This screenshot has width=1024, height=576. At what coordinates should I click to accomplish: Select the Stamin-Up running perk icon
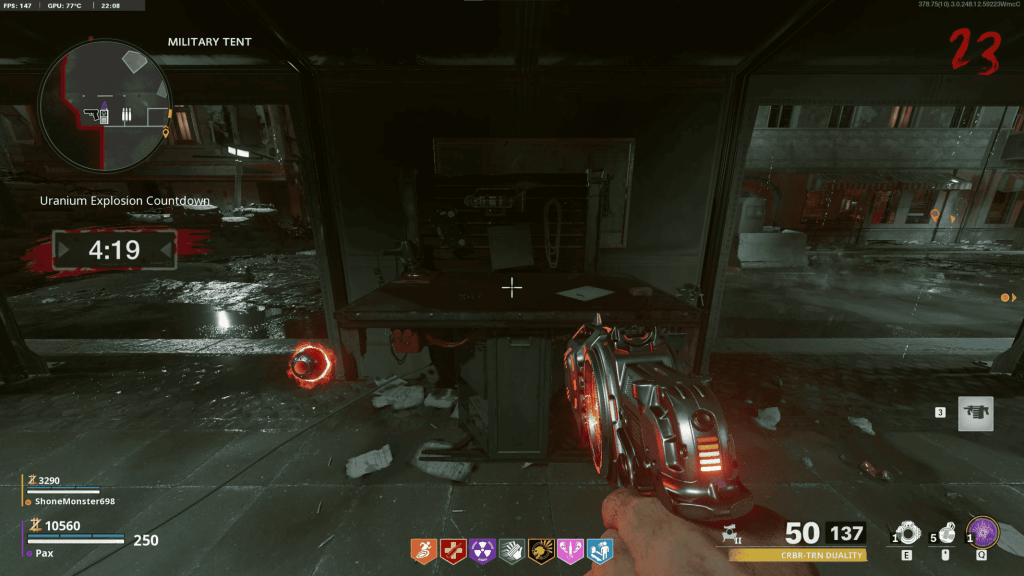424,549
